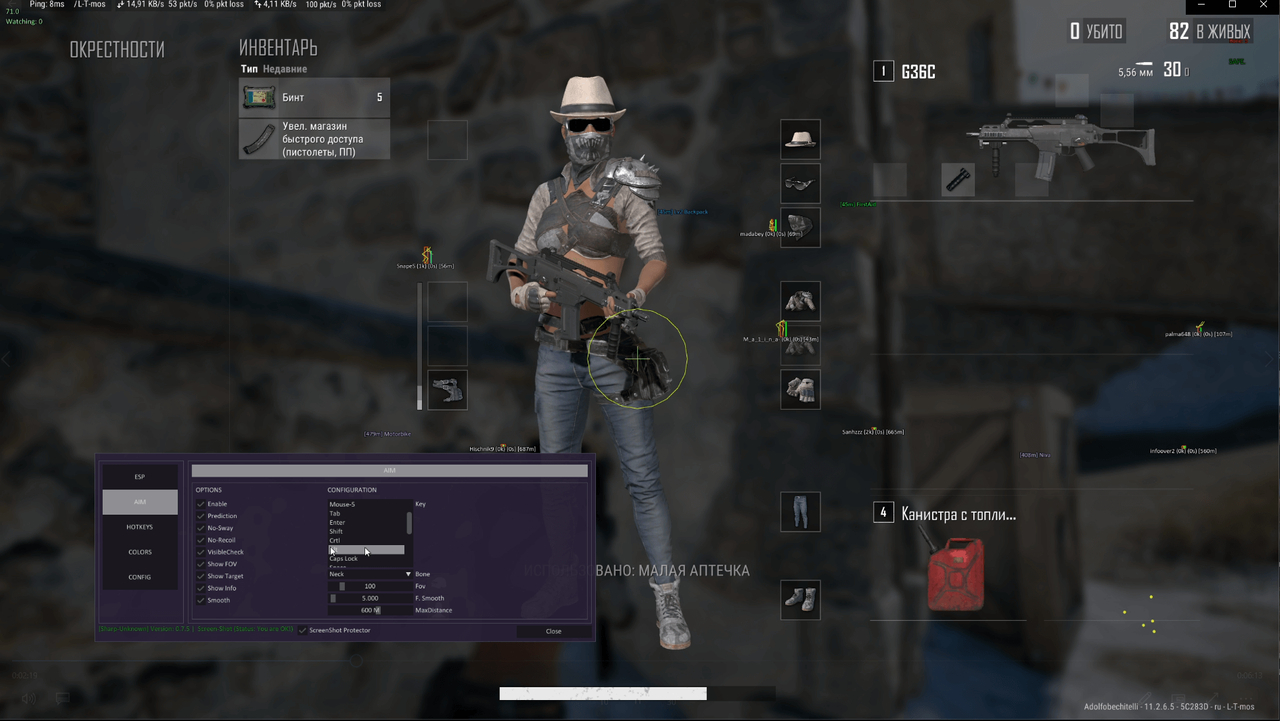Select Caps Lock in the key list
The width and height of the screenshot is (1280, 721).
point(343,559)
